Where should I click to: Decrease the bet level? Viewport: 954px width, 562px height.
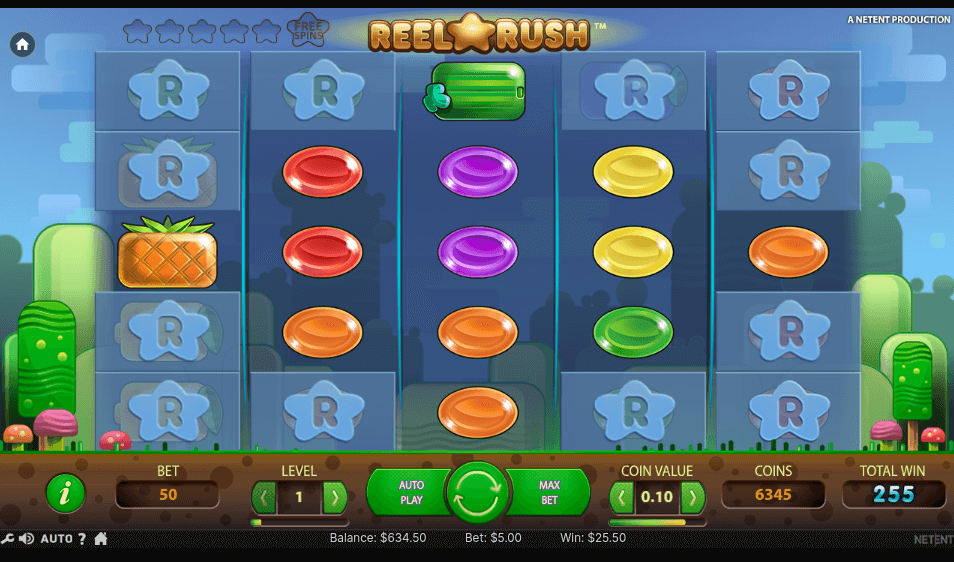point(264,497)
